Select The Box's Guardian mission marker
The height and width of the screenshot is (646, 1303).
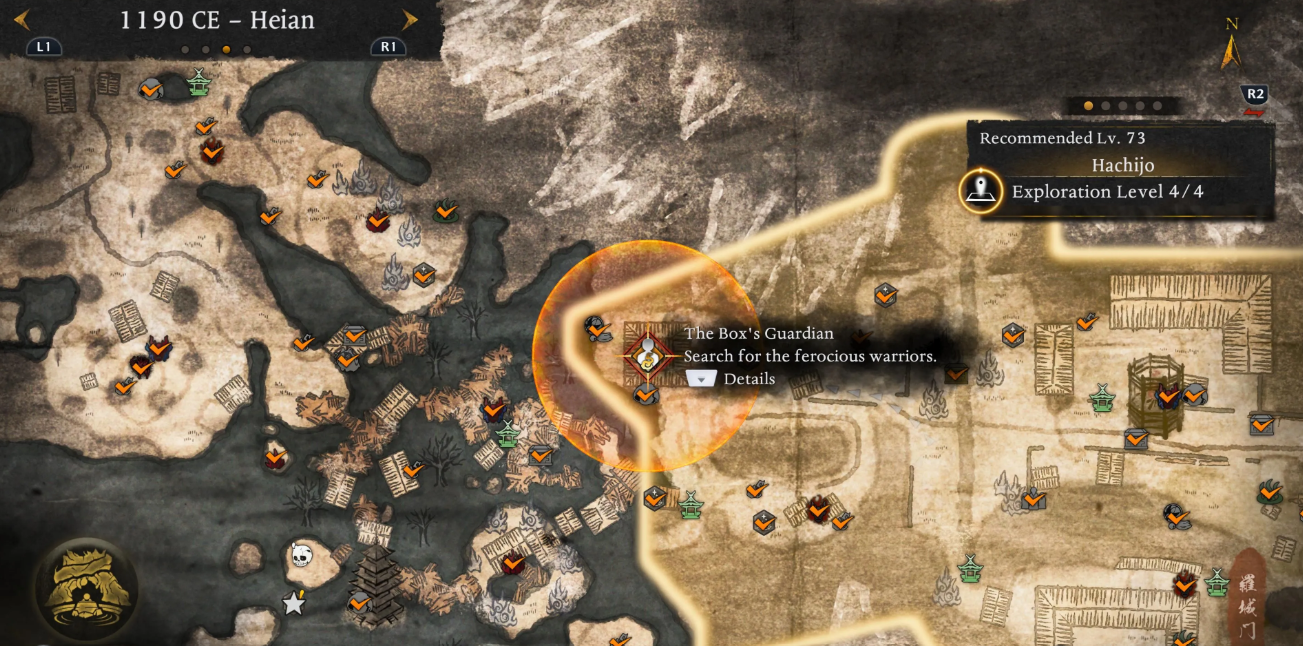coord(648,354)
